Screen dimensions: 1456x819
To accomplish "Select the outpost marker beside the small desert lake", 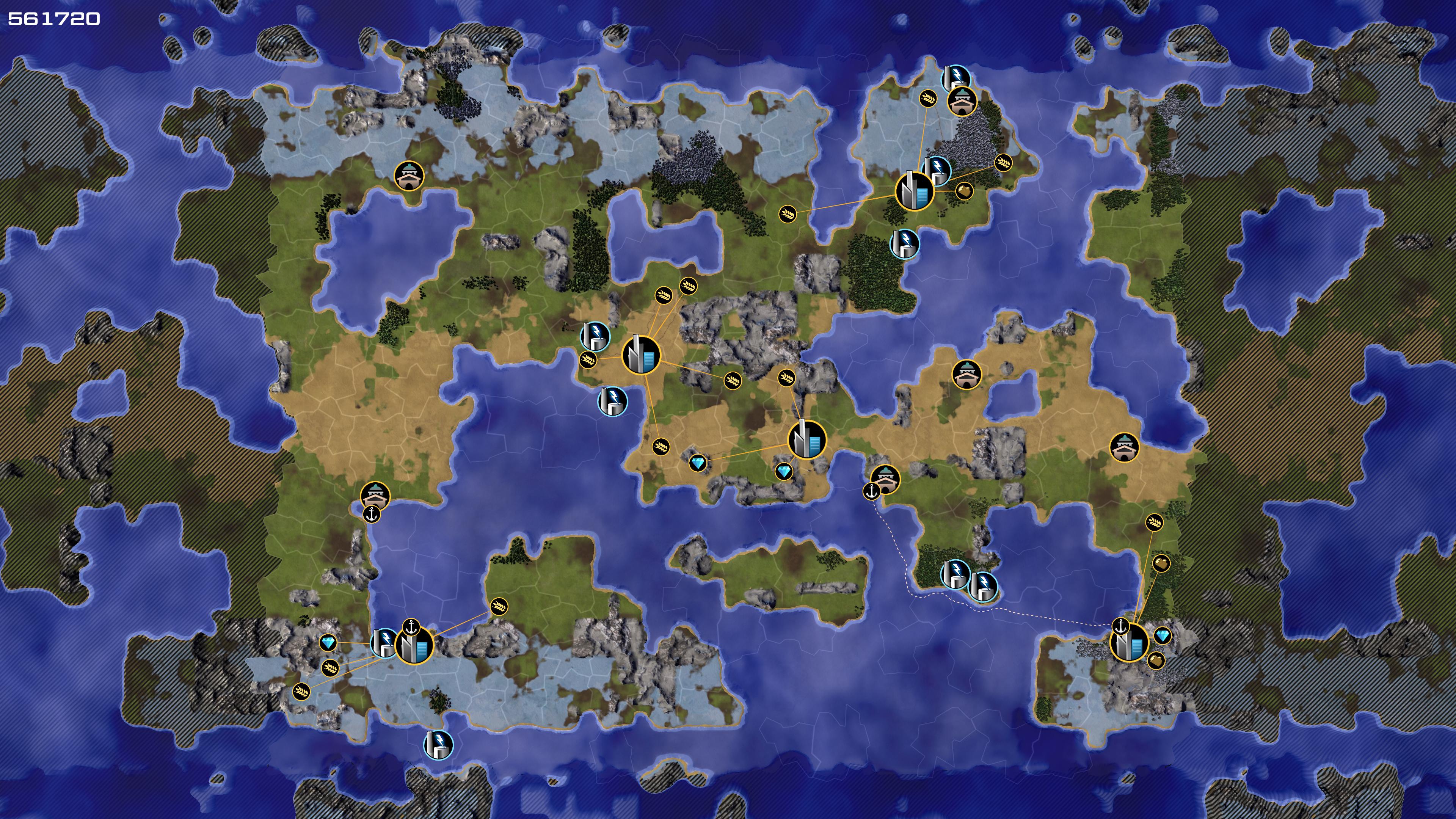I will pyautogui.click(x=966, y=374).
